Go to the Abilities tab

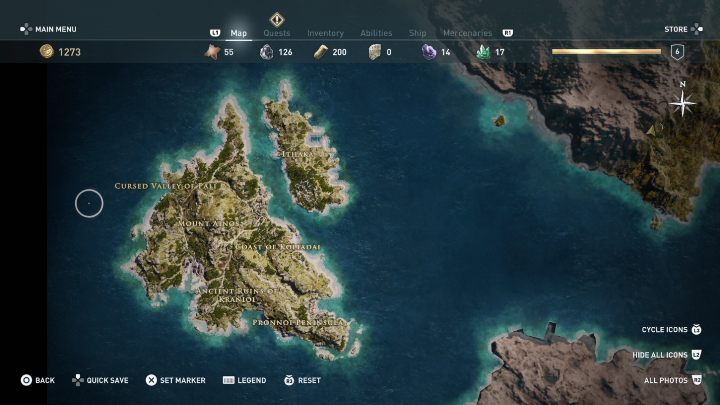pyautogui.click(x=374, y=33)
